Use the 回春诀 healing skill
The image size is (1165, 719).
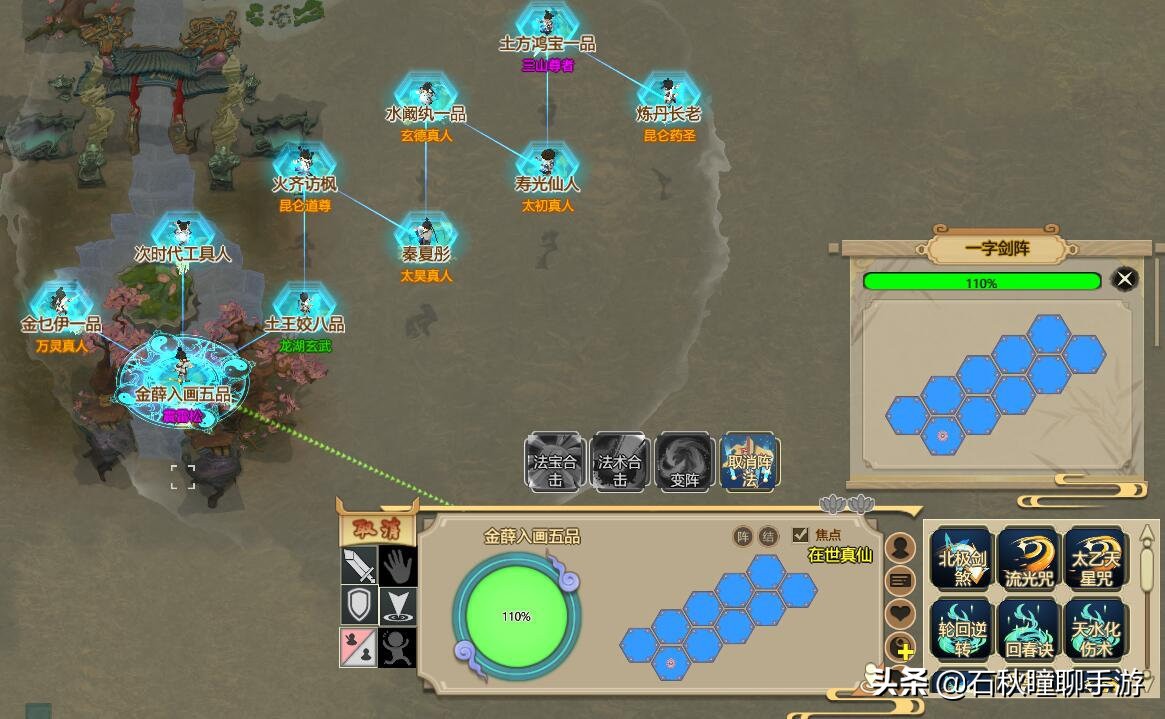[x=1028, y=629]
